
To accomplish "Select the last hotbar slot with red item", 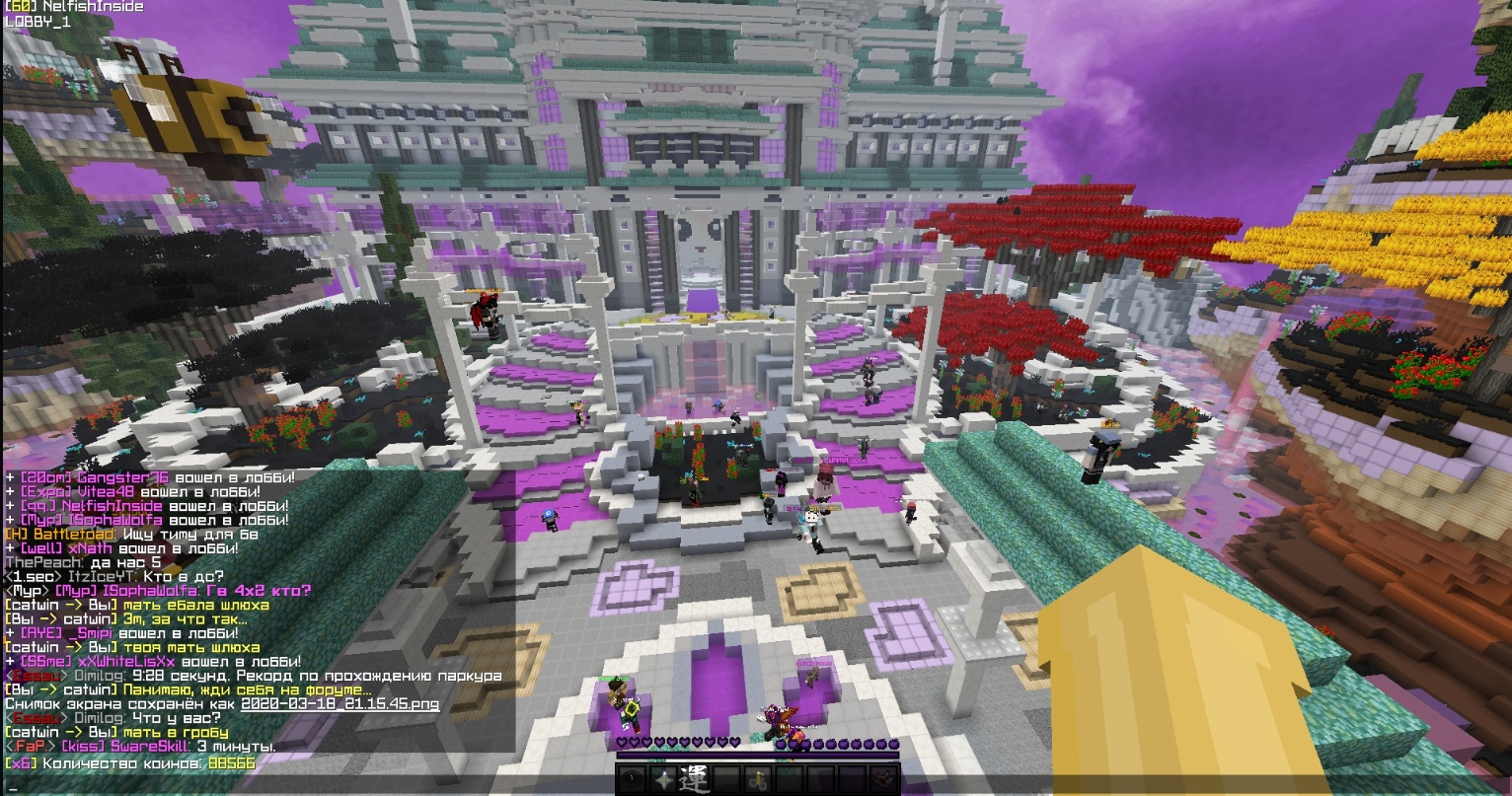I will pyautogui.click(x=882, y=779).
